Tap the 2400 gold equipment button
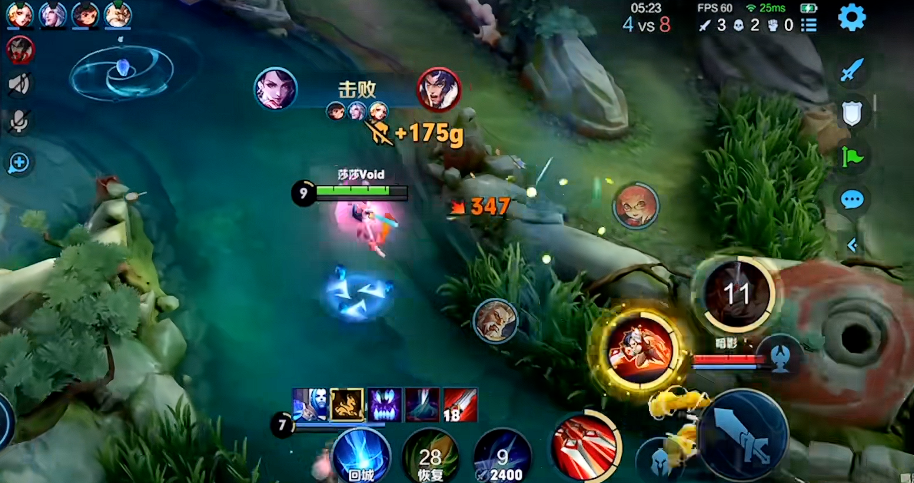Image resolution: width=914 pixels, height=483 pixels. (x=502, y=456)
